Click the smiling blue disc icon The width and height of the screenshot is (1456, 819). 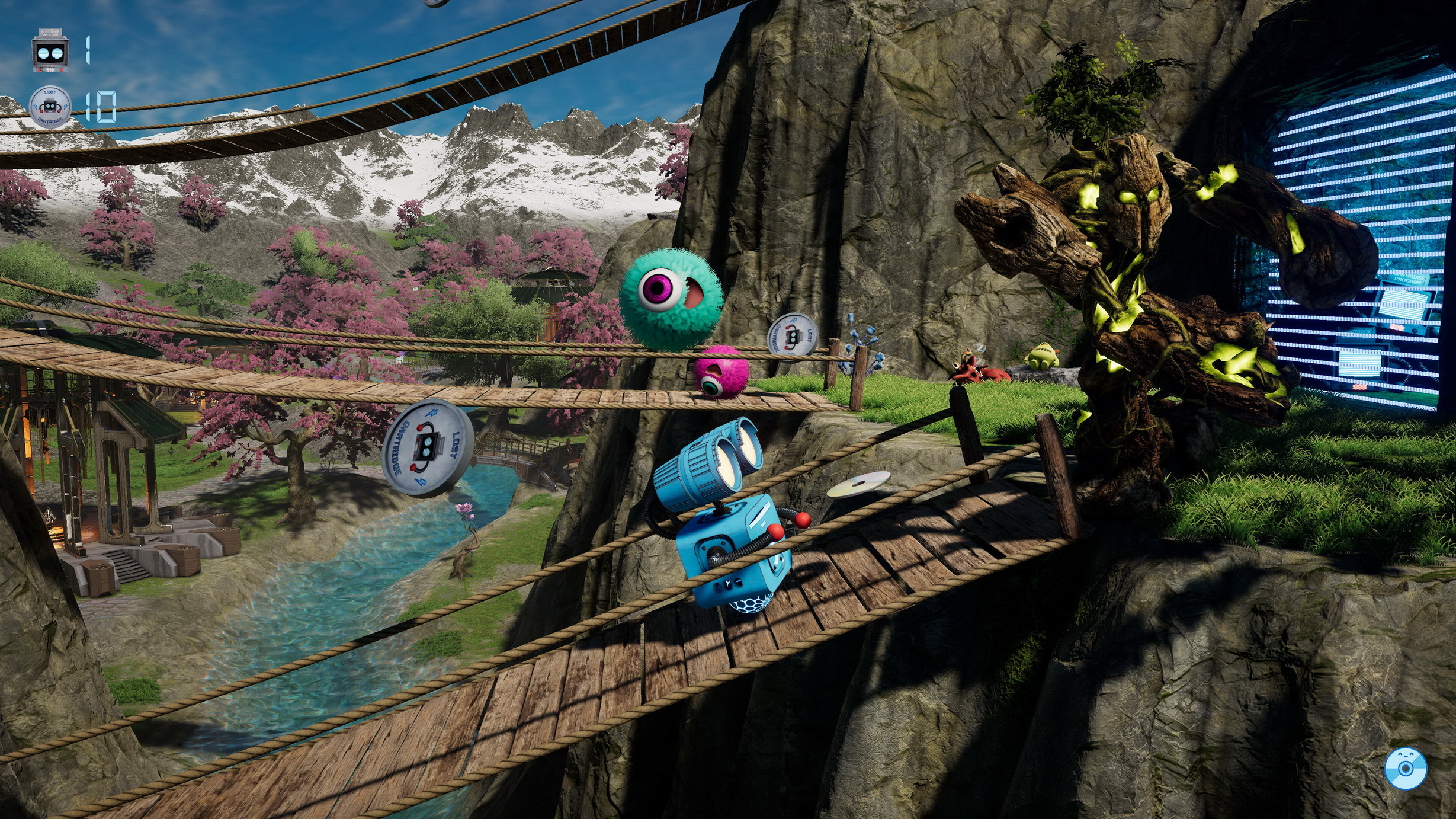click(1405, 769)
